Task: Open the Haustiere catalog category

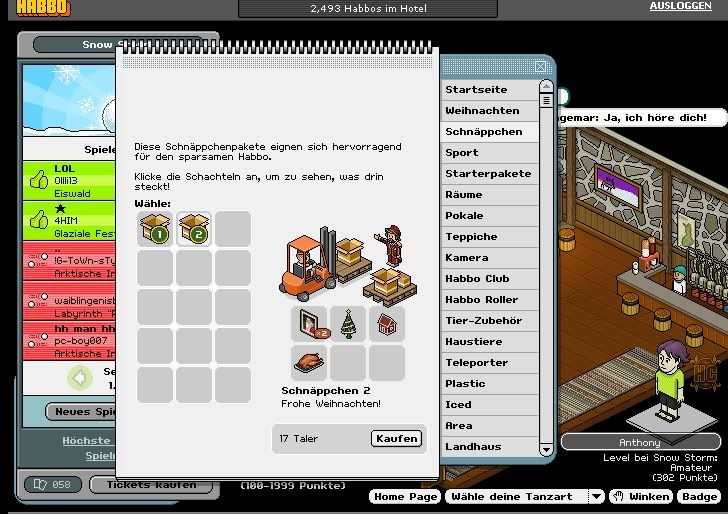Action: point(474,342)
